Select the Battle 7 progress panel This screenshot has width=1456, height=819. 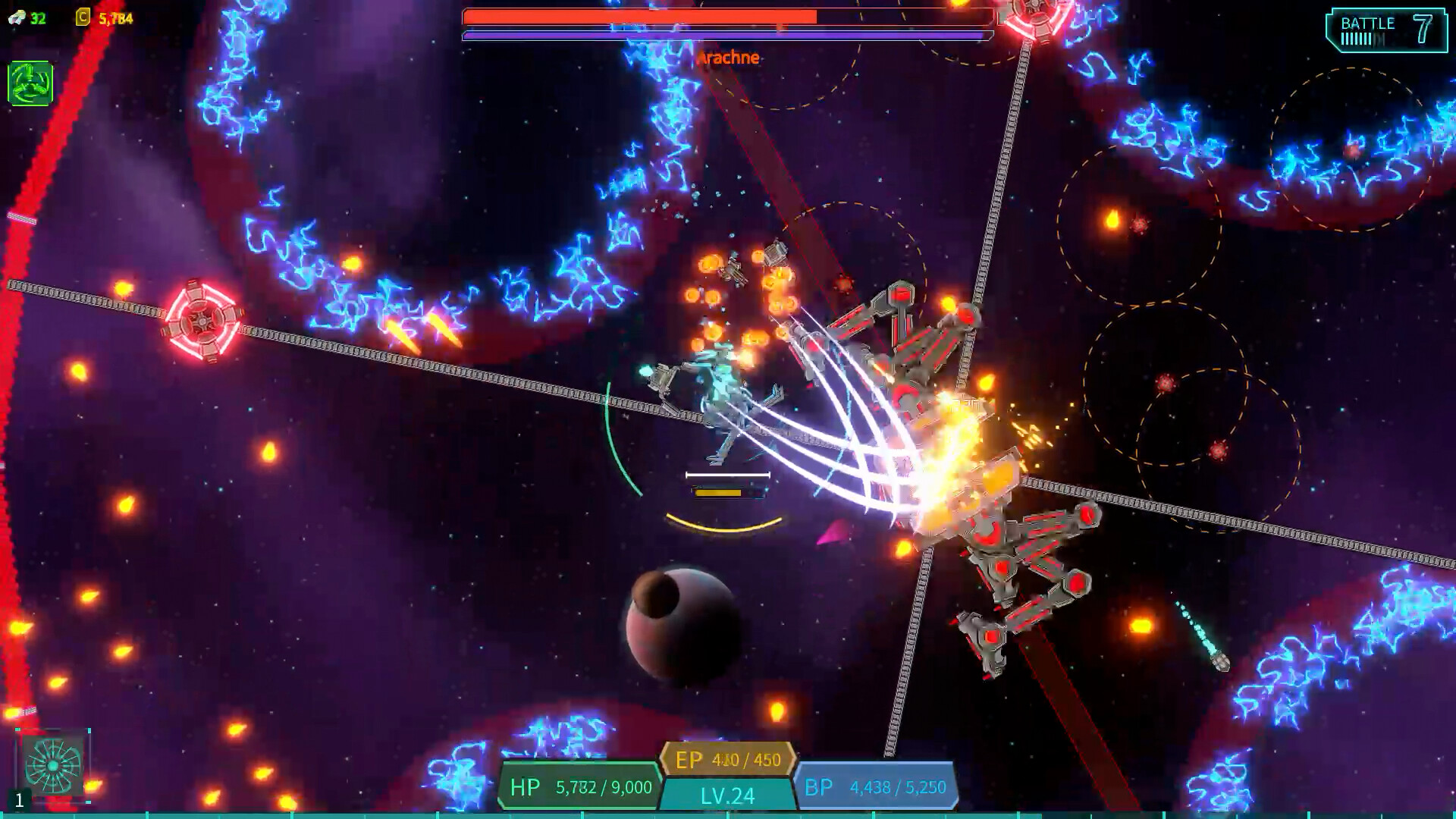click(x=1385, y=30)
